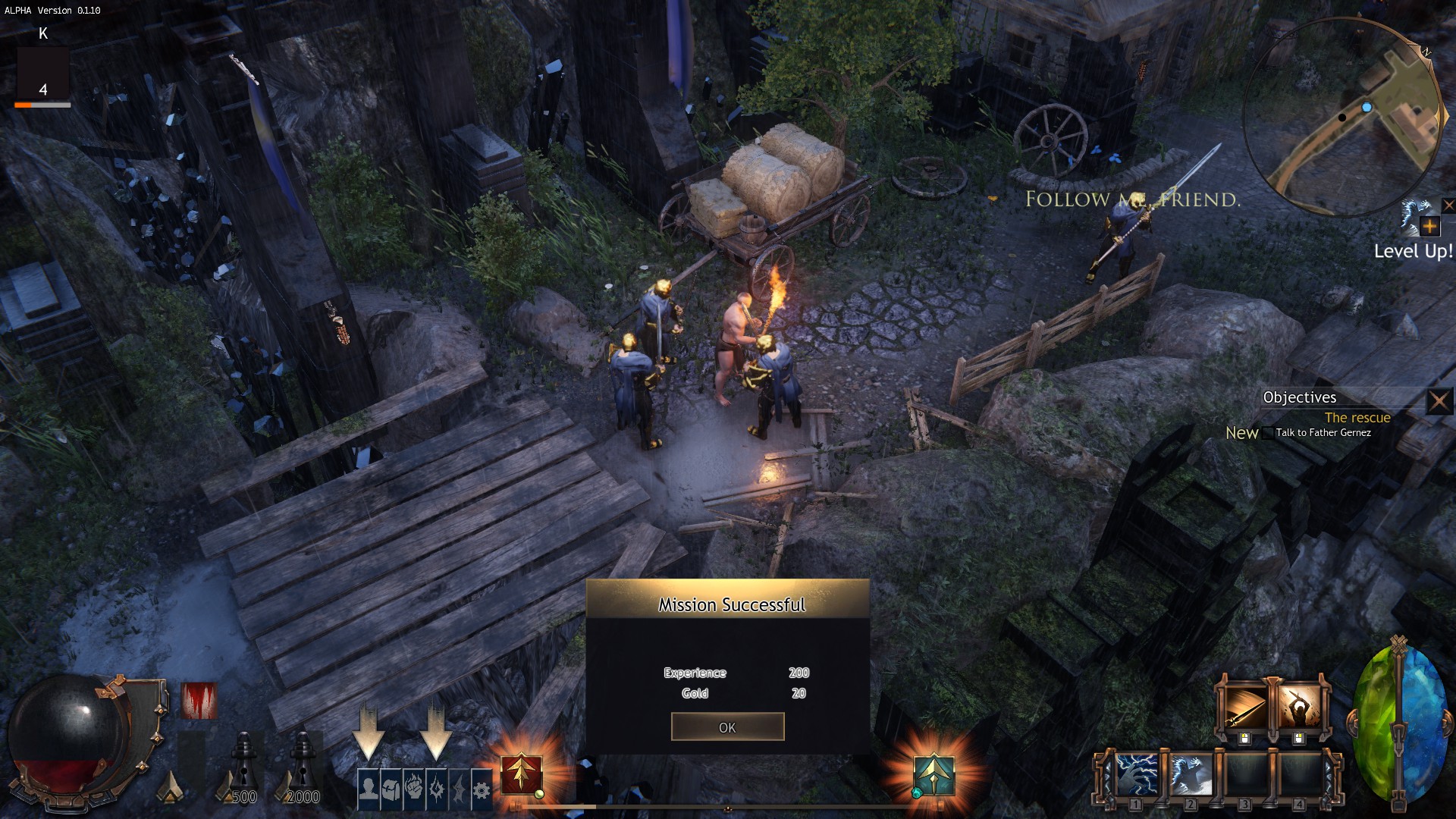Viewport: 1456px width, 819px height.
Task: Click the blood drip status icon
Action: tap(199, 700)
